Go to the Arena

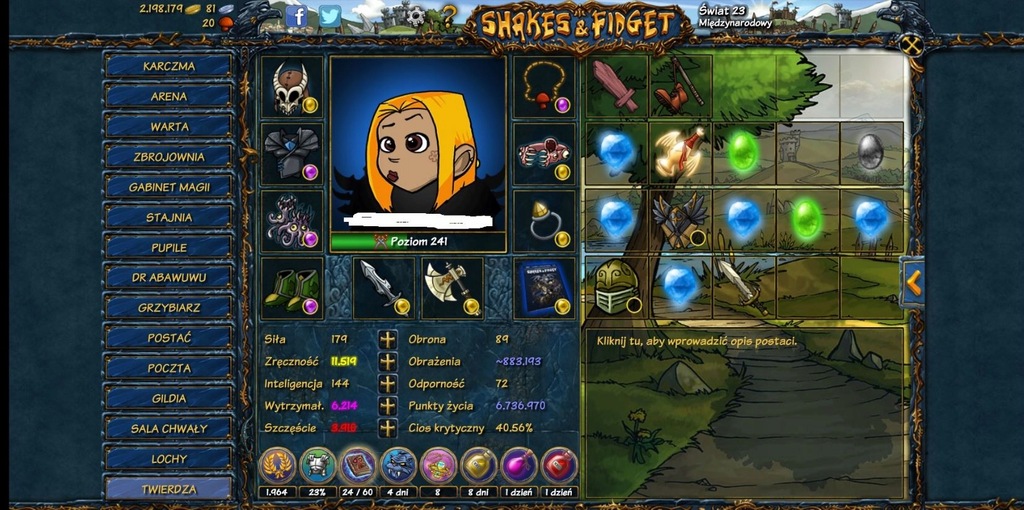pos(169,96)
